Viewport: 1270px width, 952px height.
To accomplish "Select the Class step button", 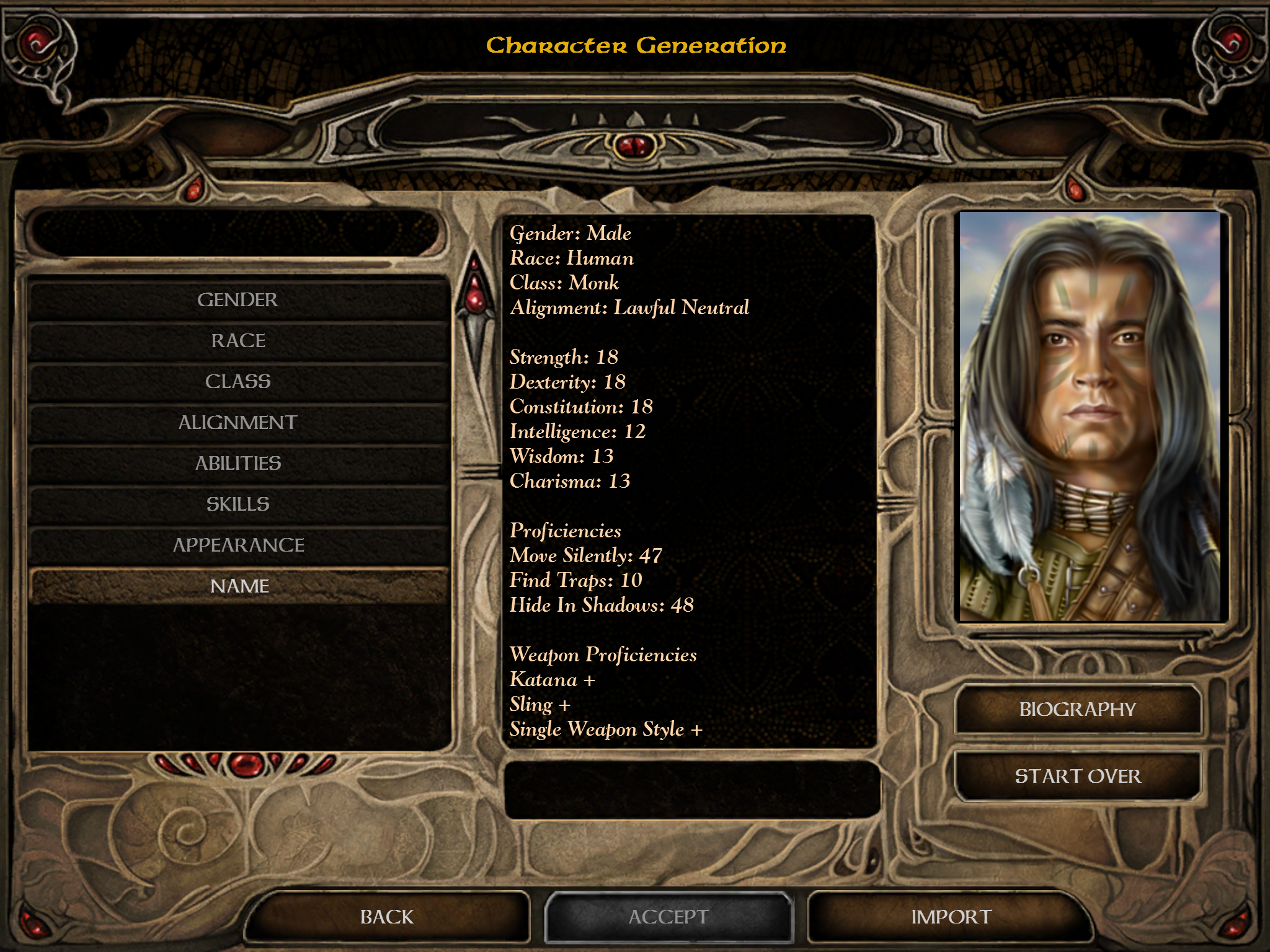I will 238,382.
